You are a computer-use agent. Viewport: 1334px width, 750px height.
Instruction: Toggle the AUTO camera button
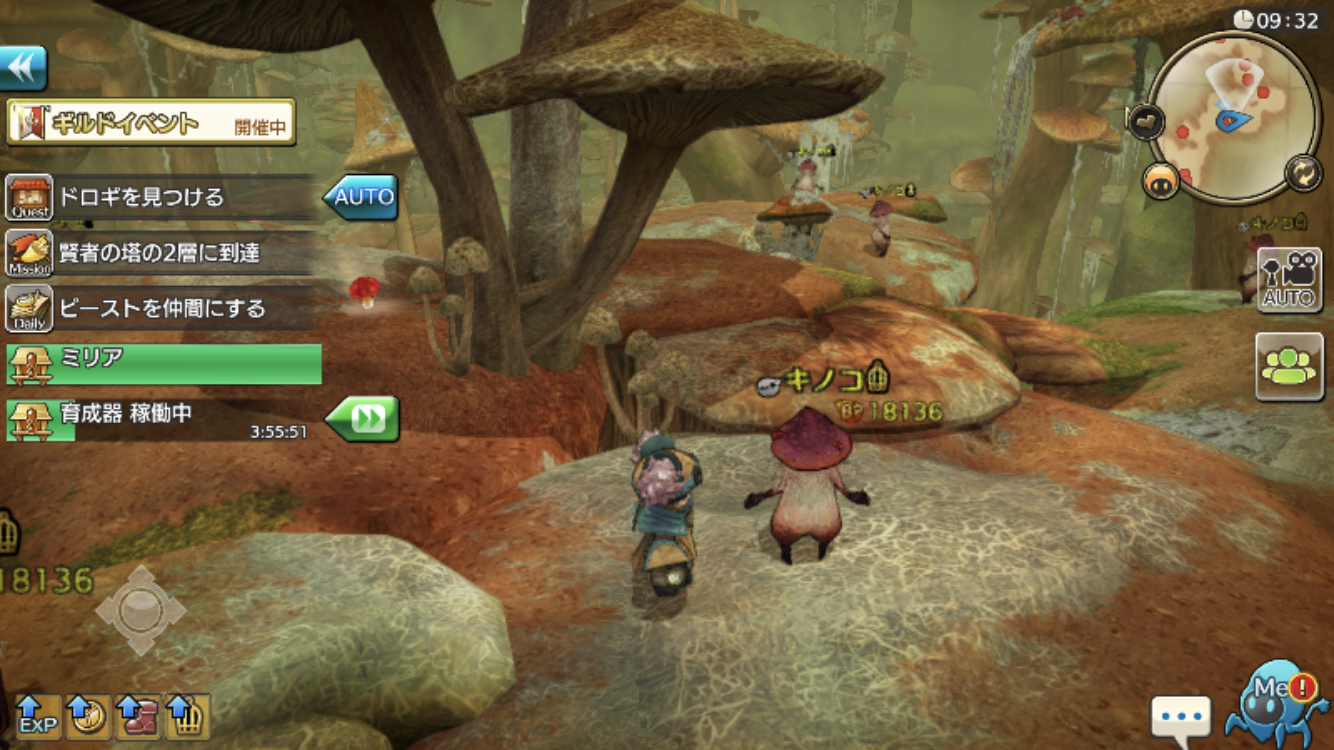click(x=1289, y=280)
